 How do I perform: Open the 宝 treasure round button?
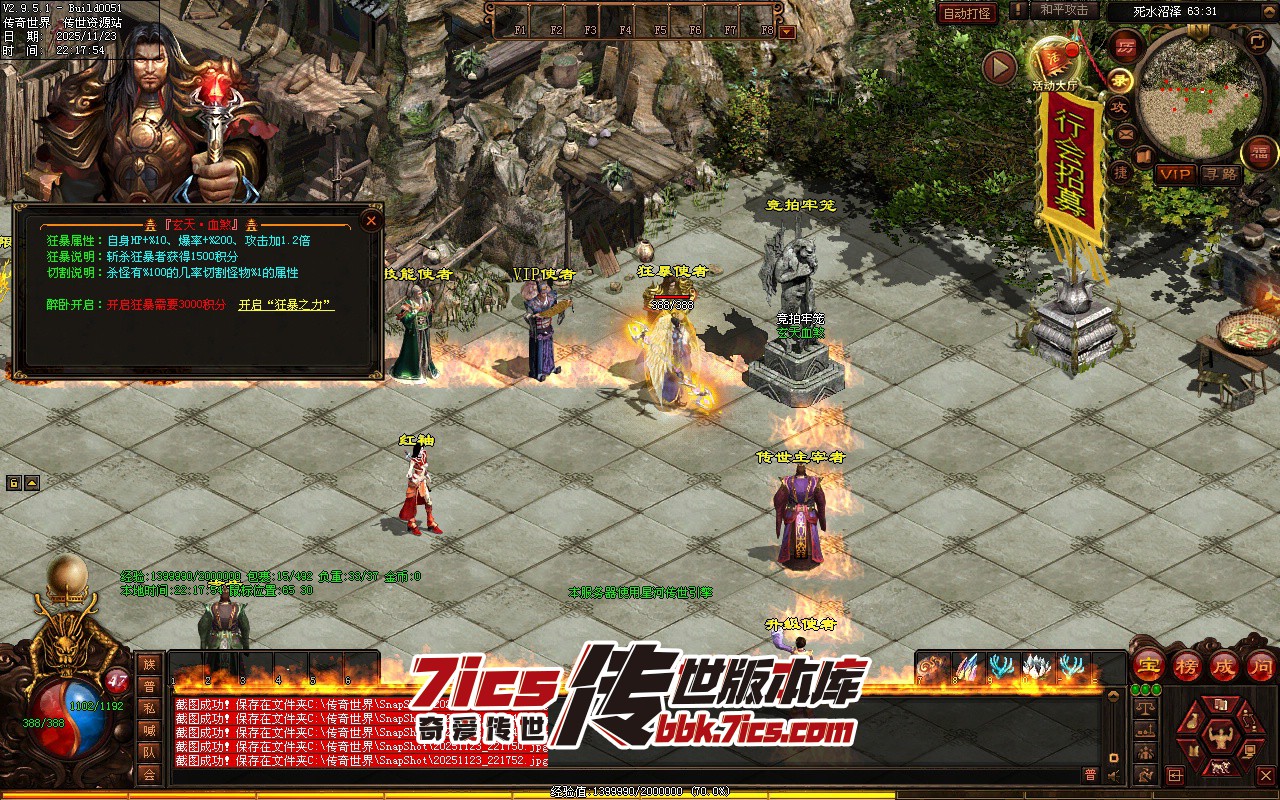(x=1149, y=665)
